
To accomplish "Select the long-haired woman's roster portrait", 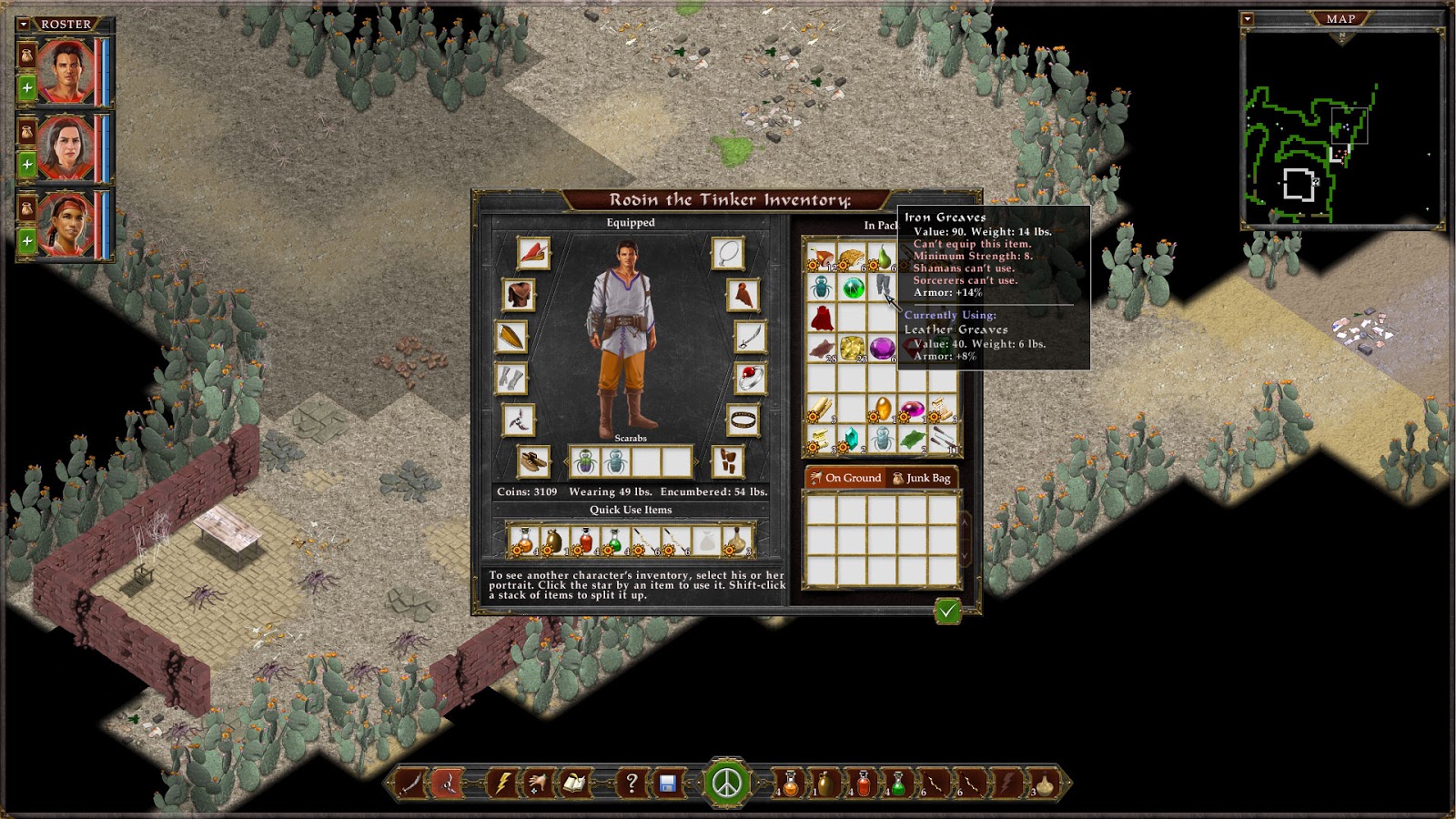I will click(66, 147).
